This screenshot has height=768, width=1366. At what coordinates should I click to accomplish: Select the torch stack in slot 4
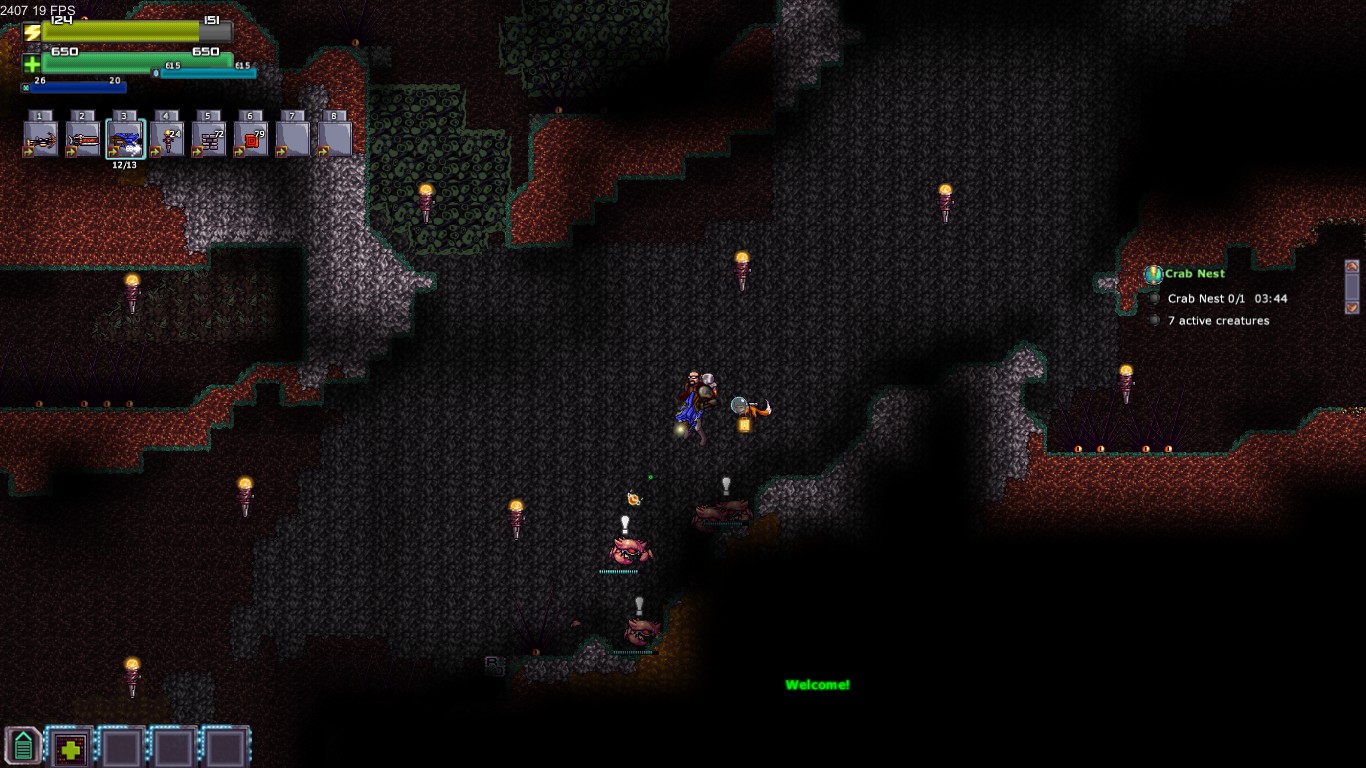click(x=167, y=140)
